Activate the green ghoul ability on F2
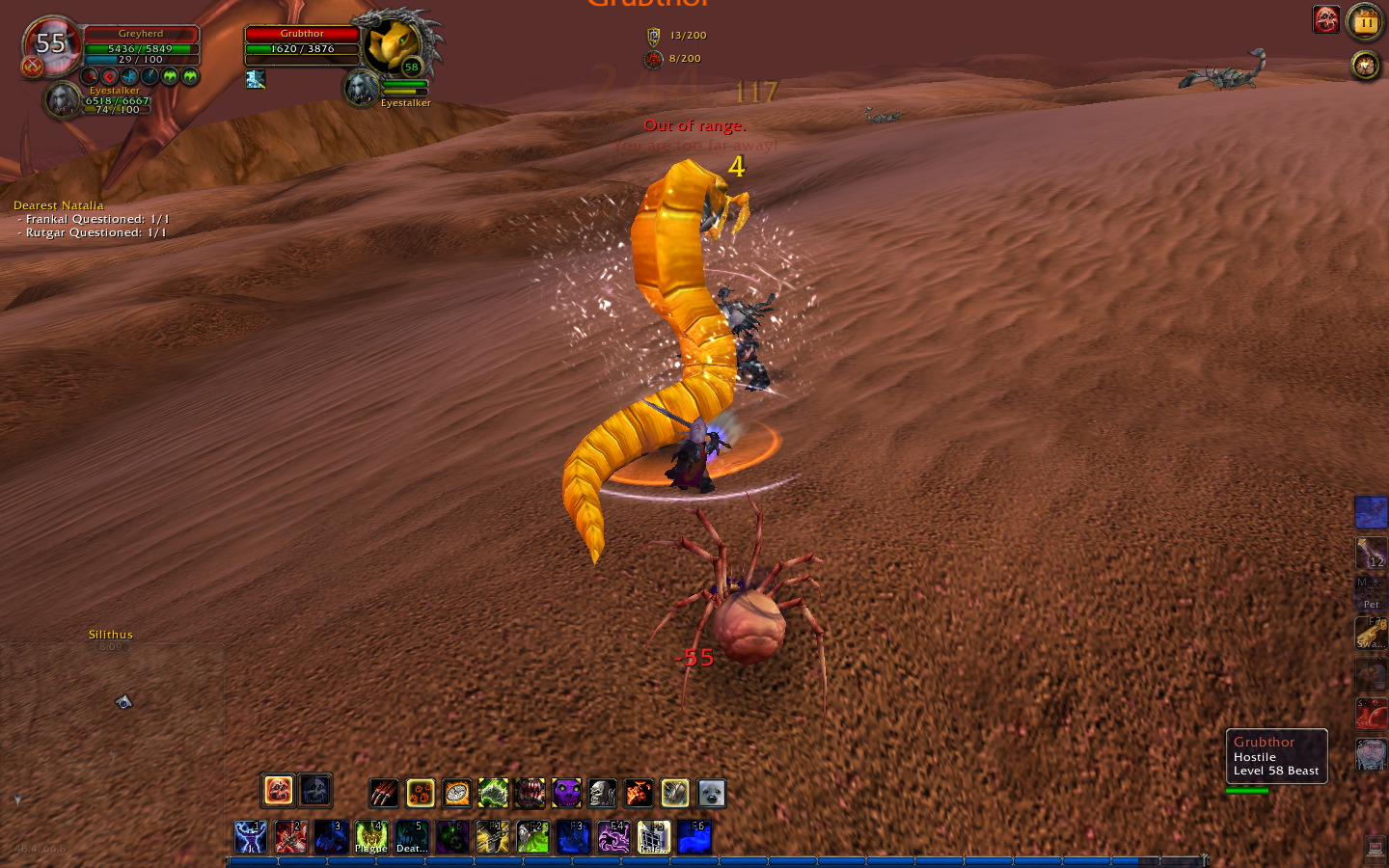This screenshot has height=868, width=1389. pyautogui.click(x=532, y=837)
